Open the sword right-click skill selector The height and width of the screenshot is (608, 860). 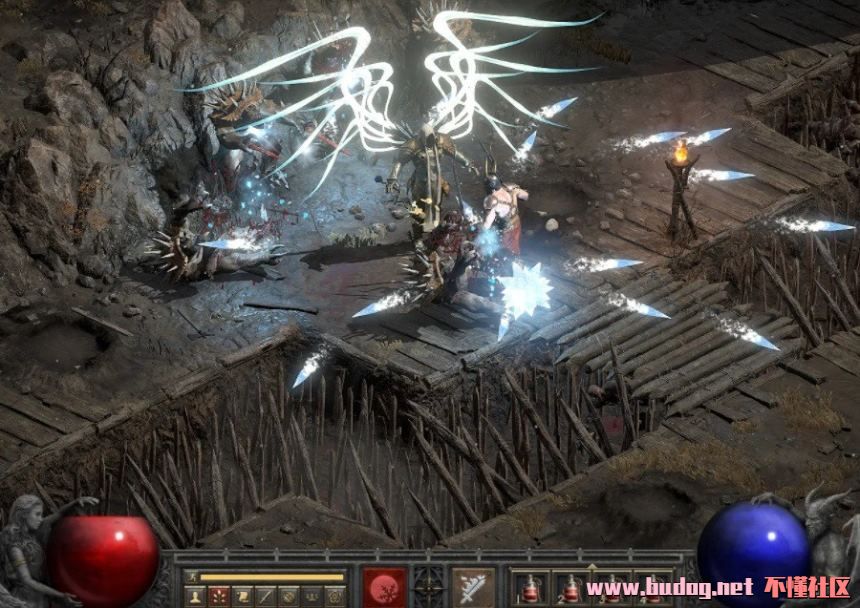coord(472,588)
